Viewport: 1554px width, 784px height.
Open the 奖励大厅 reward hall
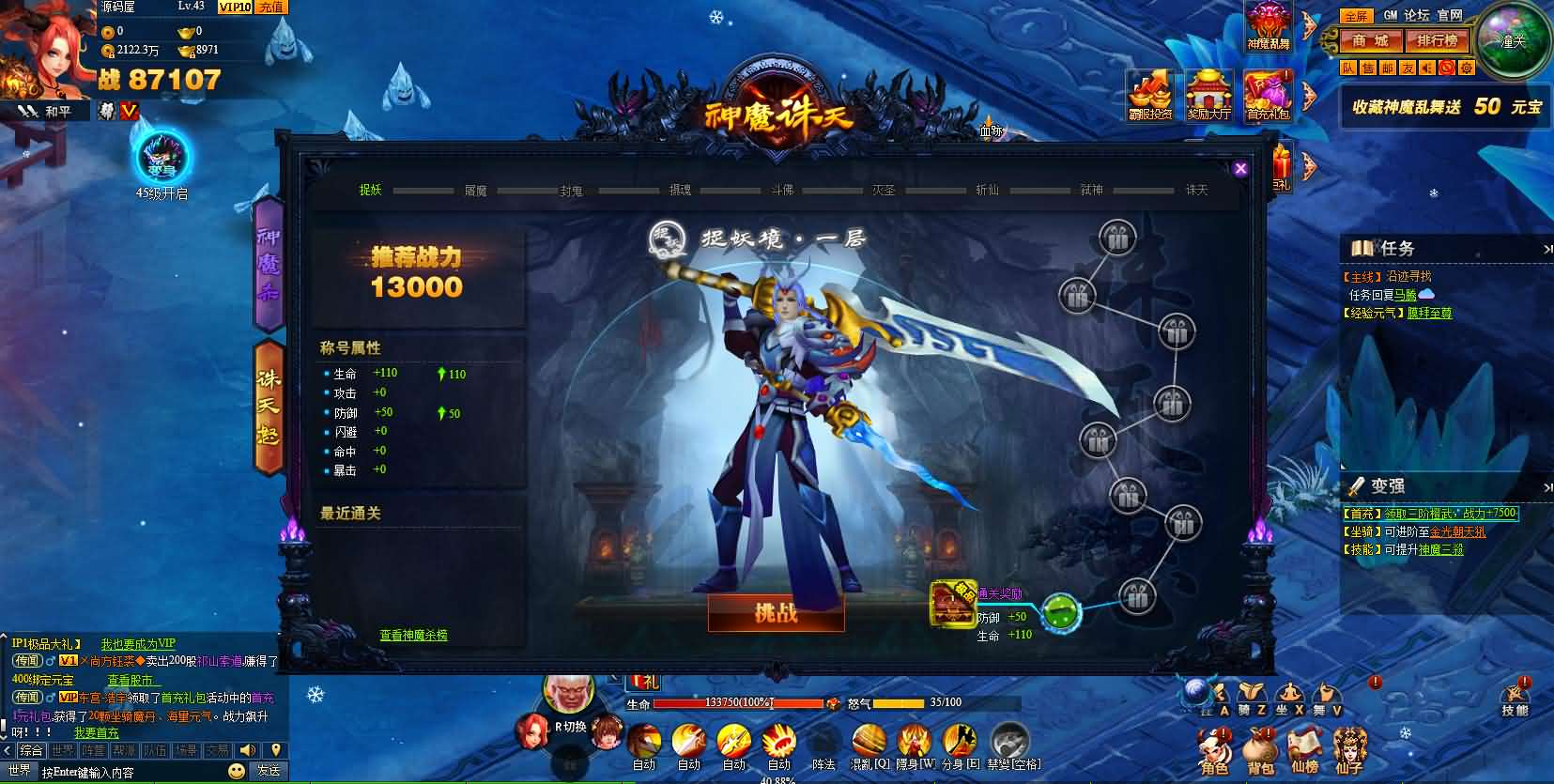tap(1209, 96)
